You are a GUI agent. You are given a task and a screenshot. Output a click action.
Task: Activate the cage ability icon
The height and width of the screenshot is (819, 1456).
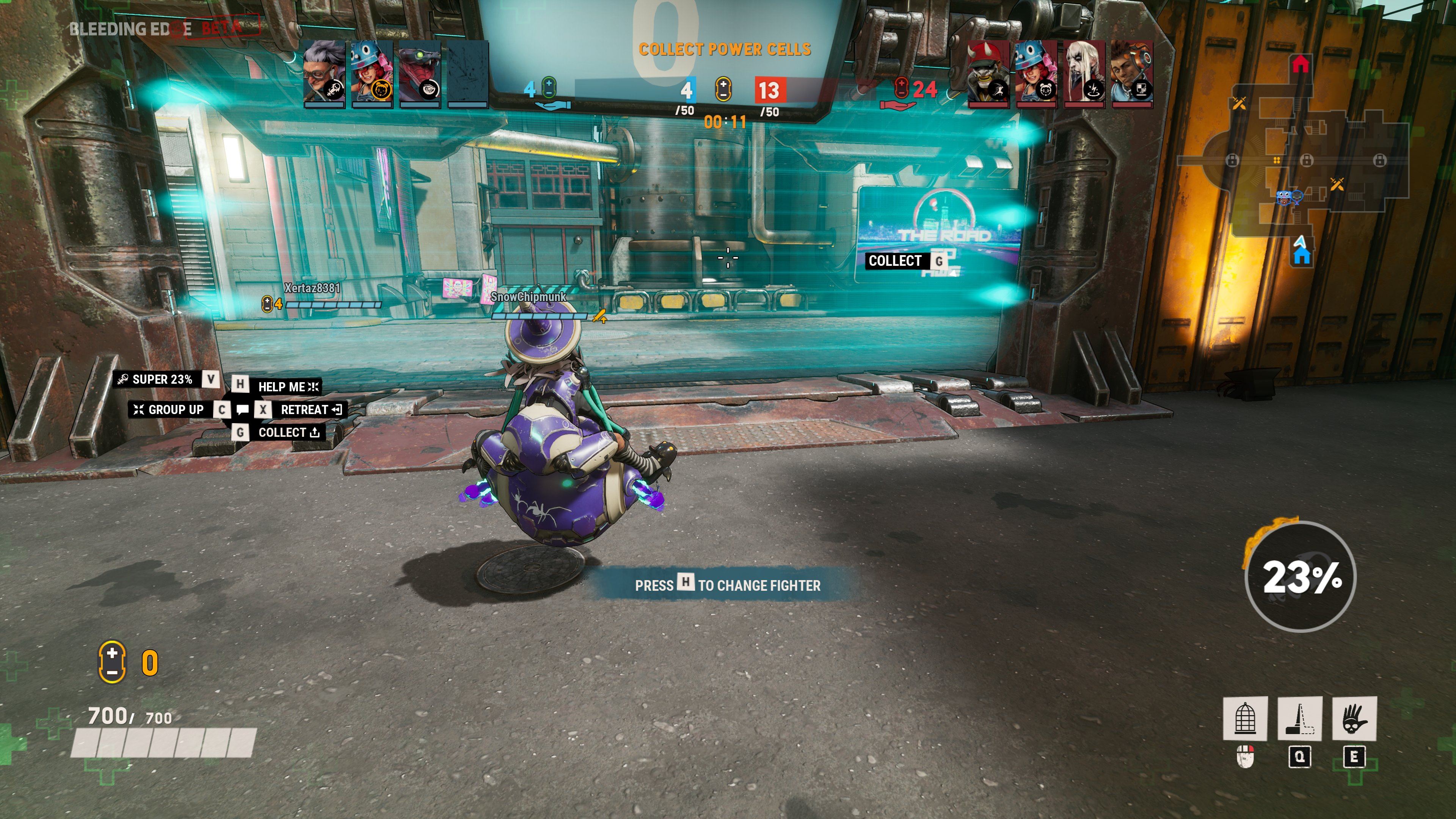tap(1244, 718)
